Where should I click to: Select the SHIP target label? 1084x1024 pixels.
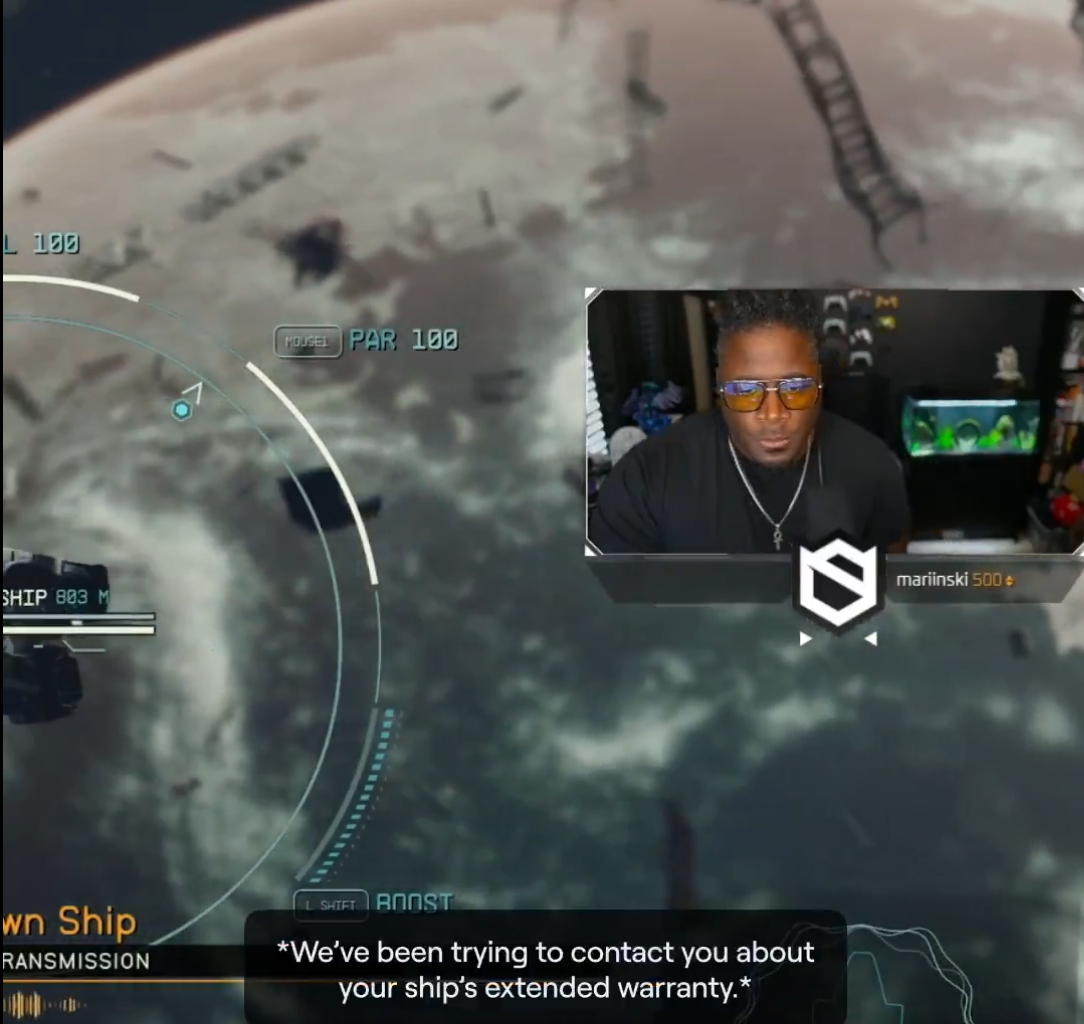(x=26, y=598)
